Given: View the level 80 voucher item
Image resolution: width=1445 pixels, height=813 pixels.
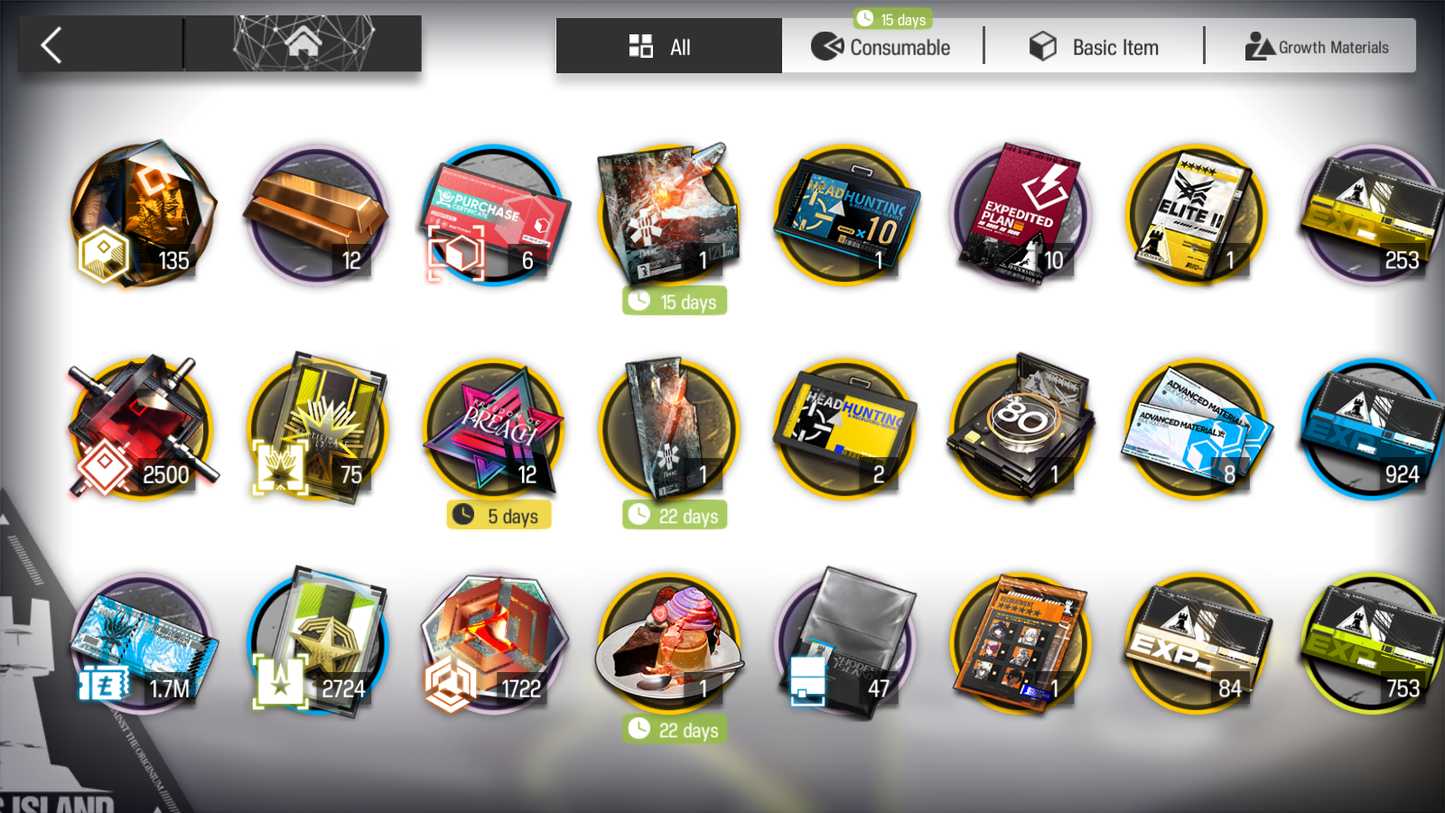Looking at the screenshot, I should (x=1019, y=429).
